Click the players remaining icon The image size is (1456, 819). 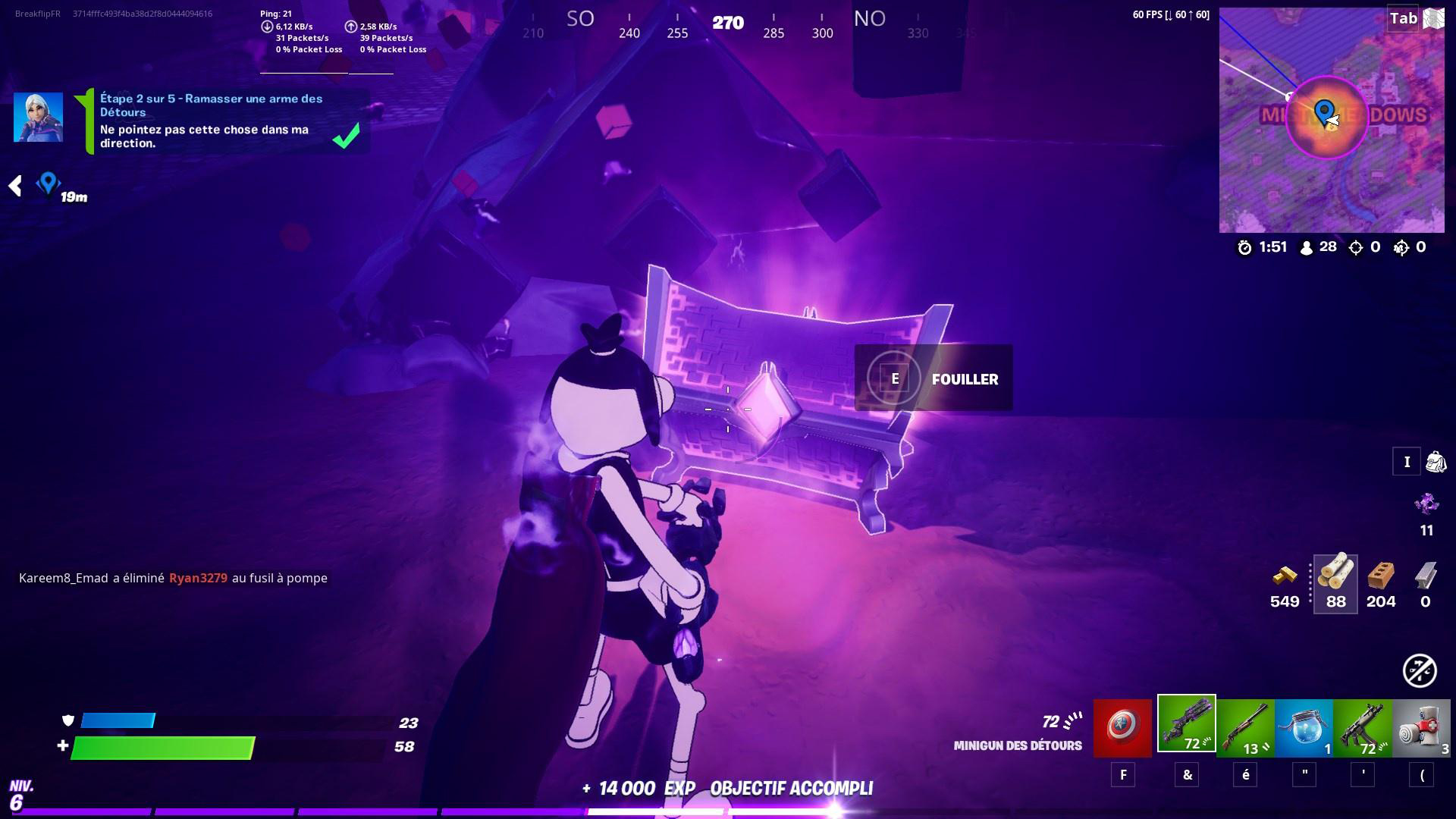click(x=1307, y=246)
